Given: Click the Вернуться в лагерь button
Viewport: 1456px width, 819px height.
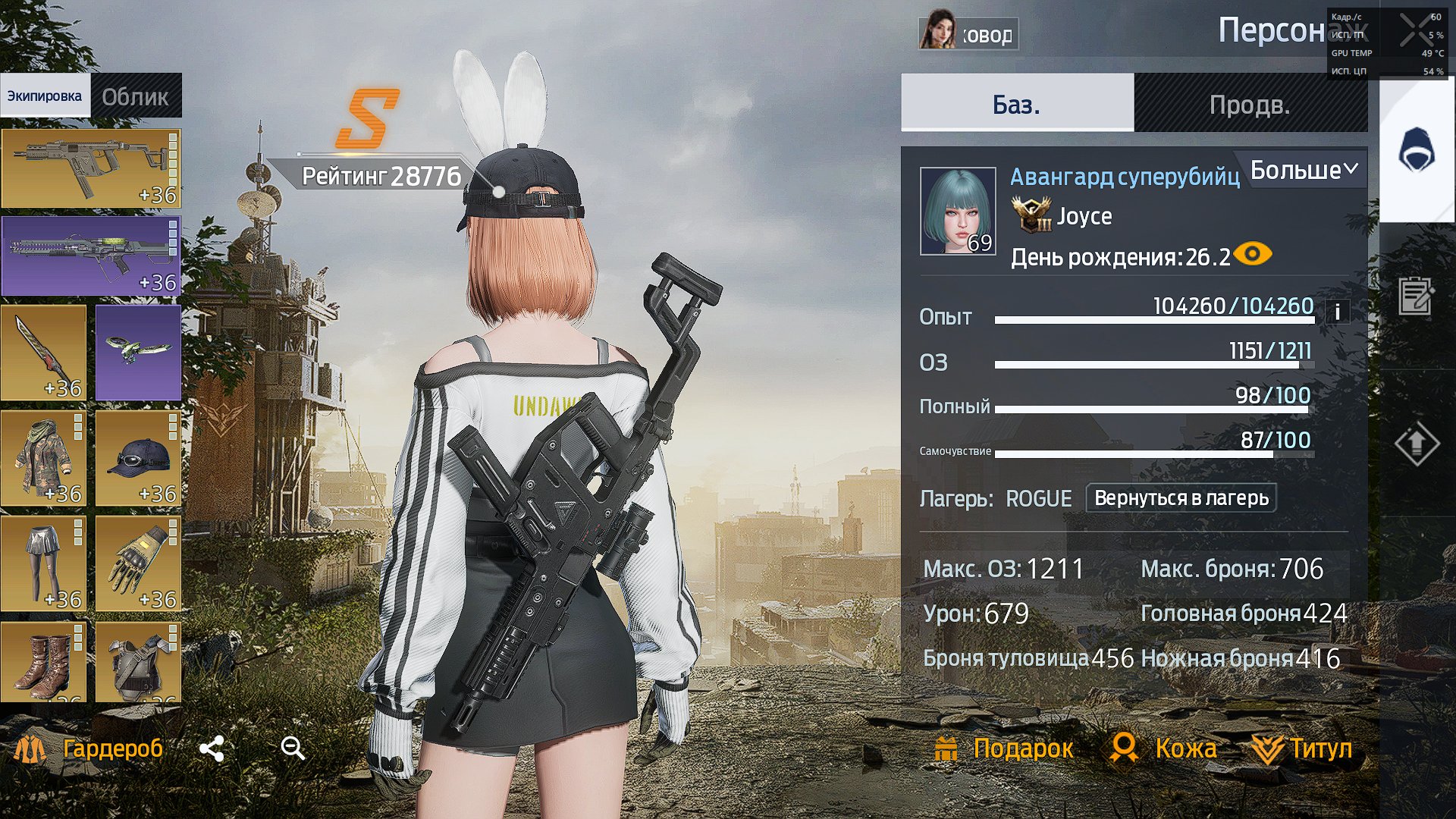Looking at the screenshot, I should point(1181,498).
